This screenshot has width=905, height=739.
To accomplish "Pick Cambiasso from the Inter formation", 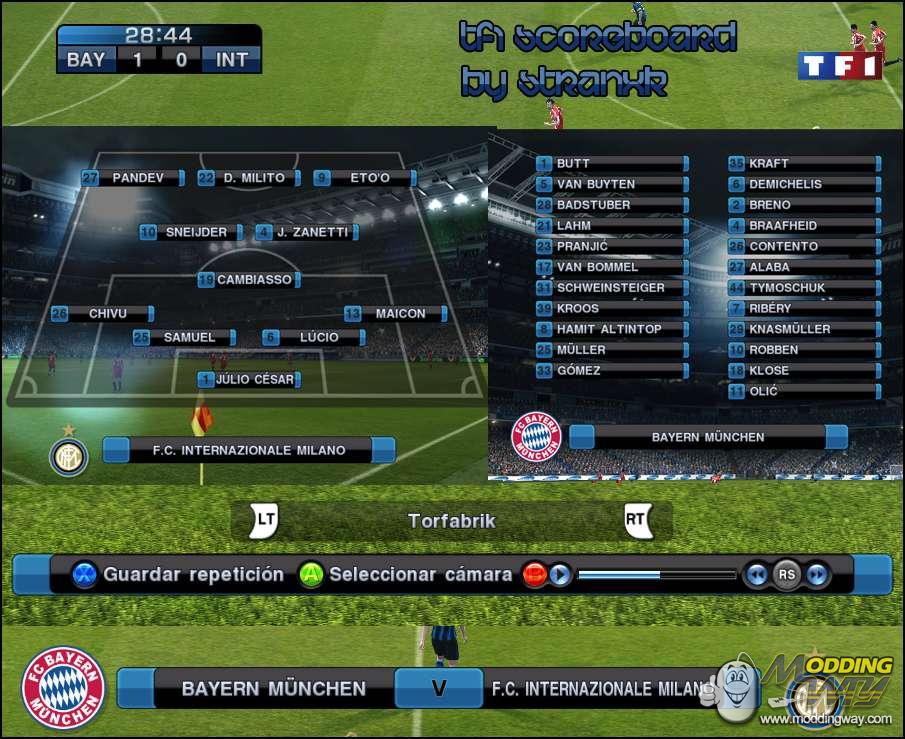I will pos(254,280).
